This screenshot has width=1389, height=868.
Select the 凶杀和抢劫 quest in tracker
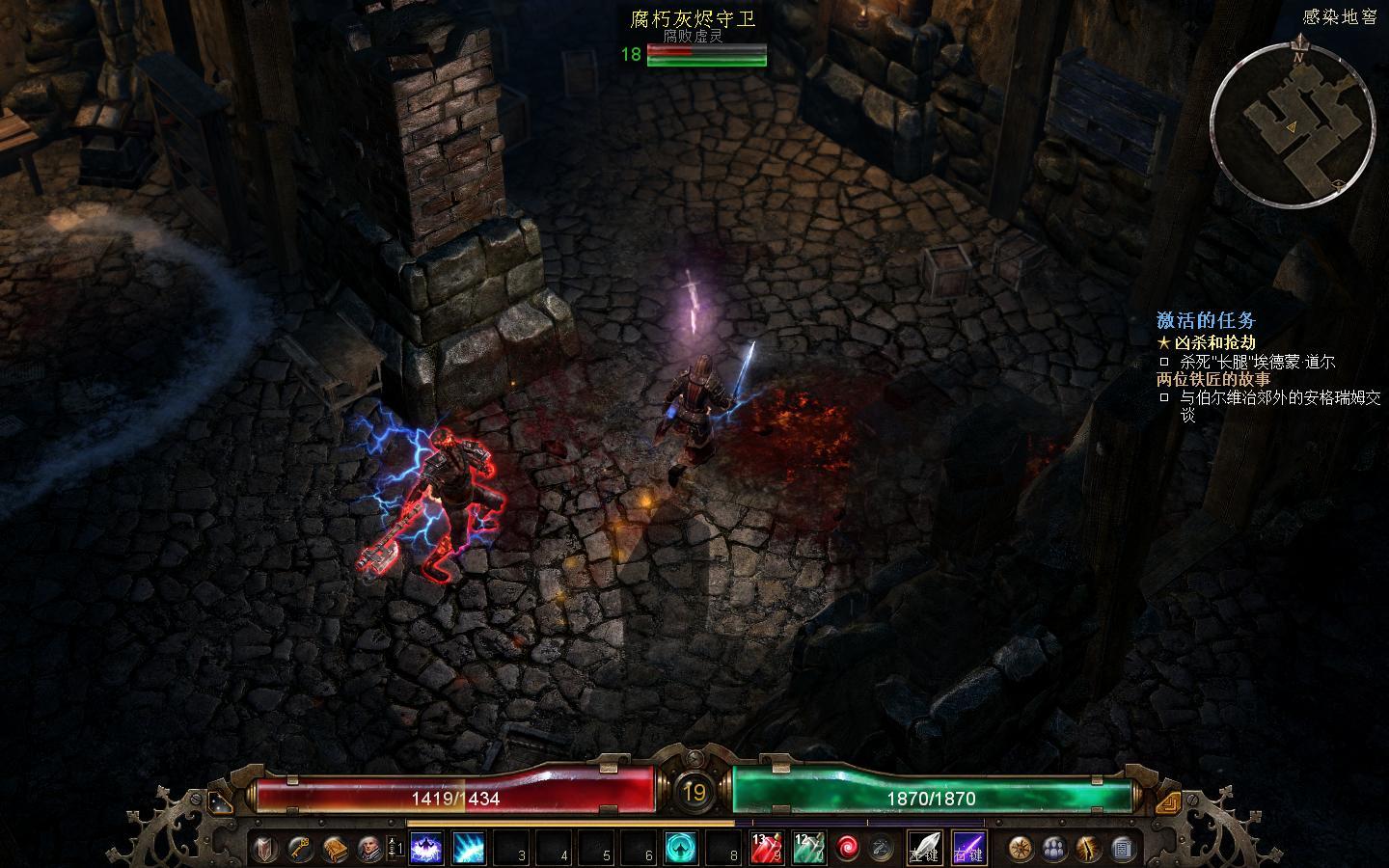pyautogui.click(x=1213, y=342)
